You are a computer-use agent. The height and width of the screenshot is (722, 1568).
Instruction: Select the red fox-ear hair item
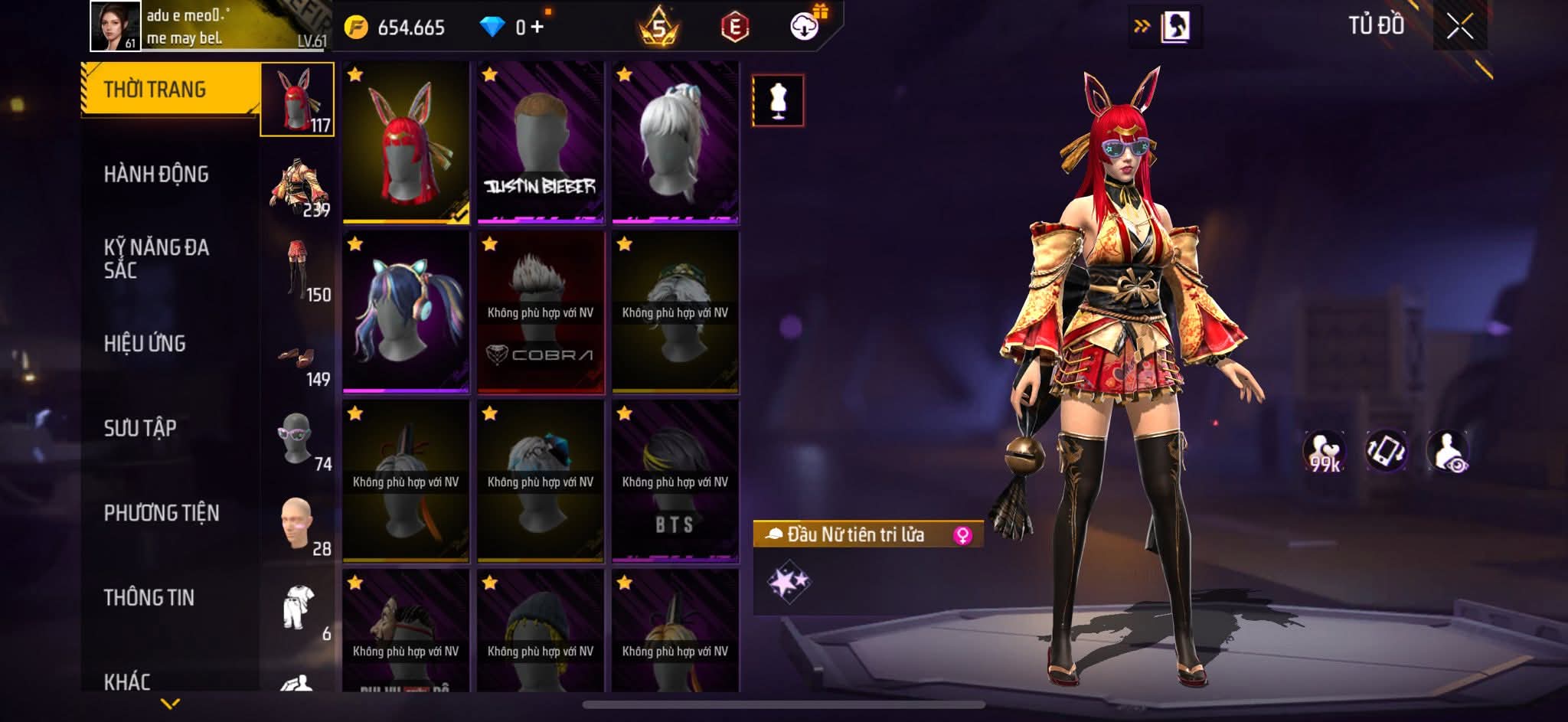406,143
